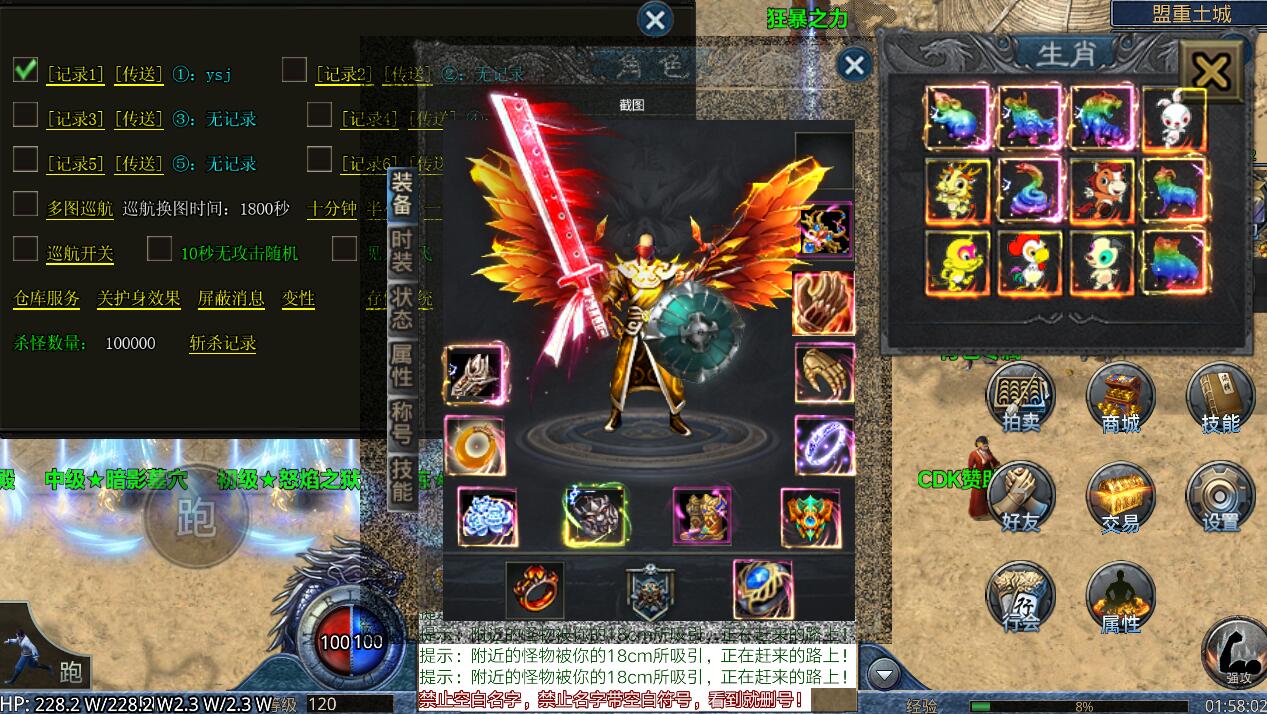1267x714 pixels.
Task: Open the 交易 trade menu
Action: pos(1121,496)
